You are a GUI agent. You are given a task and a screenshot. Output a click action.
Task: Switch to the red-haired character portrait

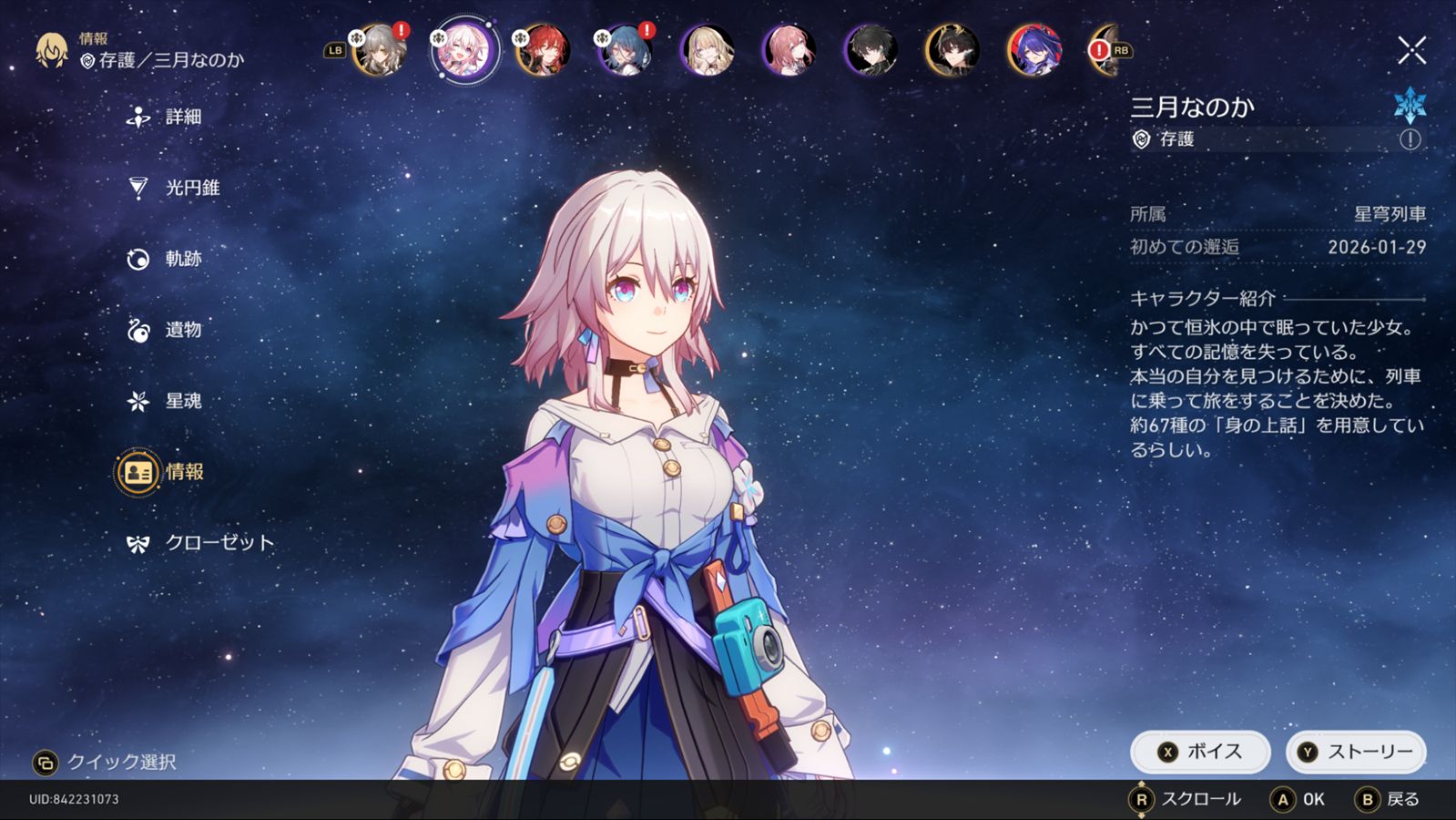[x=543, y=50]
